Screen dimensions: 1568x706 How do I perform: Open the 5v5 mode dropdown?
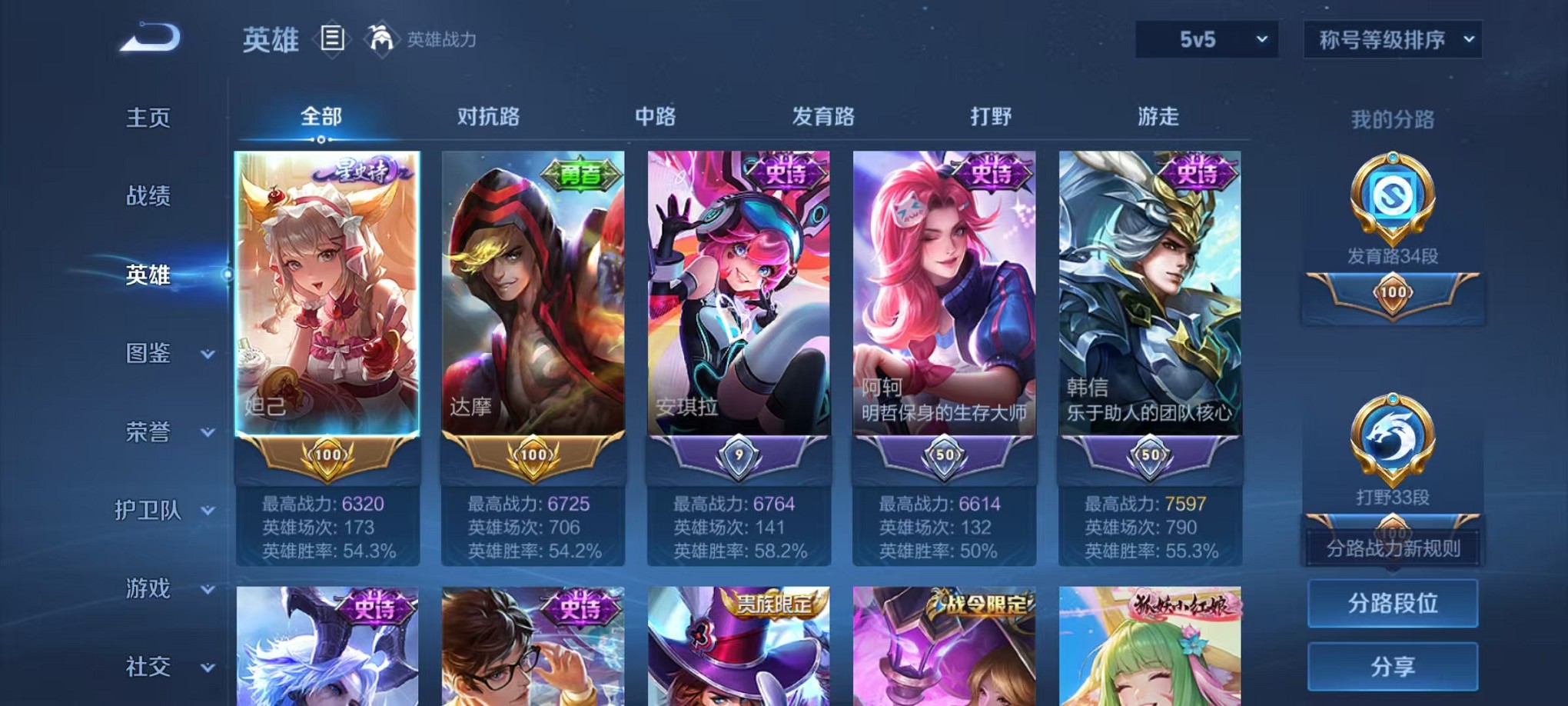(1205, 40)
